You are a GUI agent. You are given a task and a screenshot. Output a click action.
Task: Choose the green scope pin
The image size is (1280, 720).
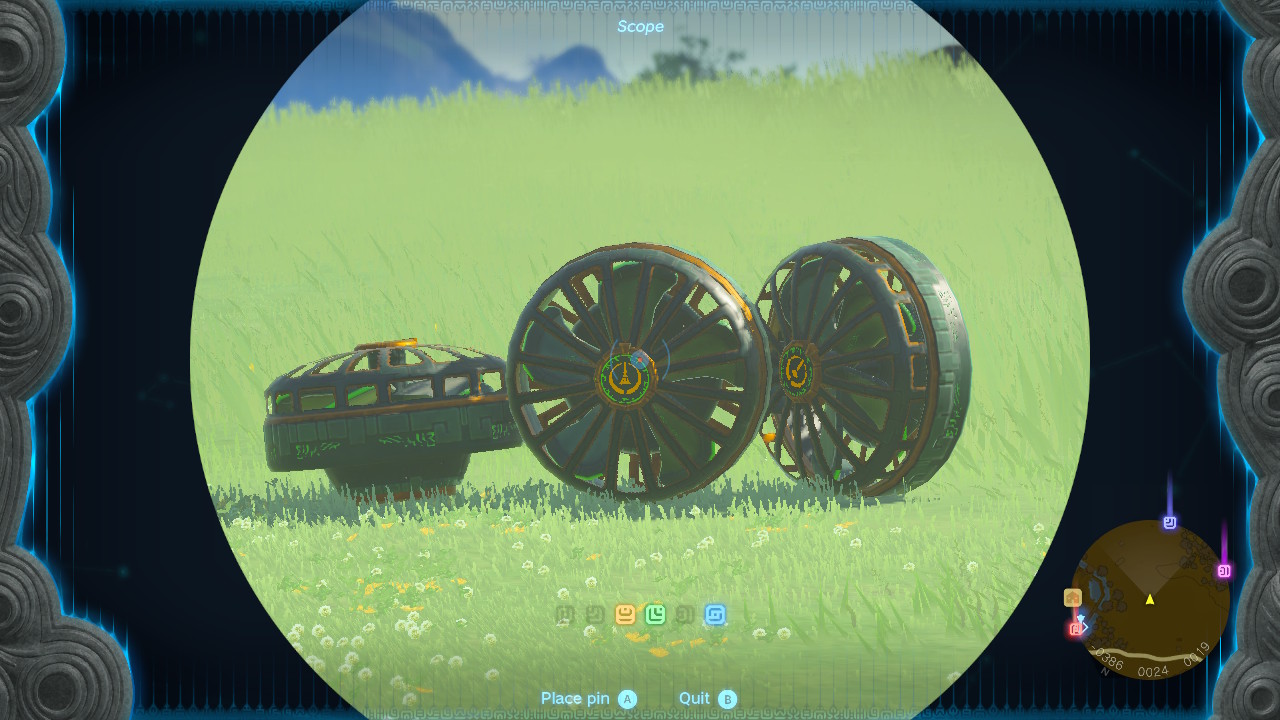coord(655,614)
